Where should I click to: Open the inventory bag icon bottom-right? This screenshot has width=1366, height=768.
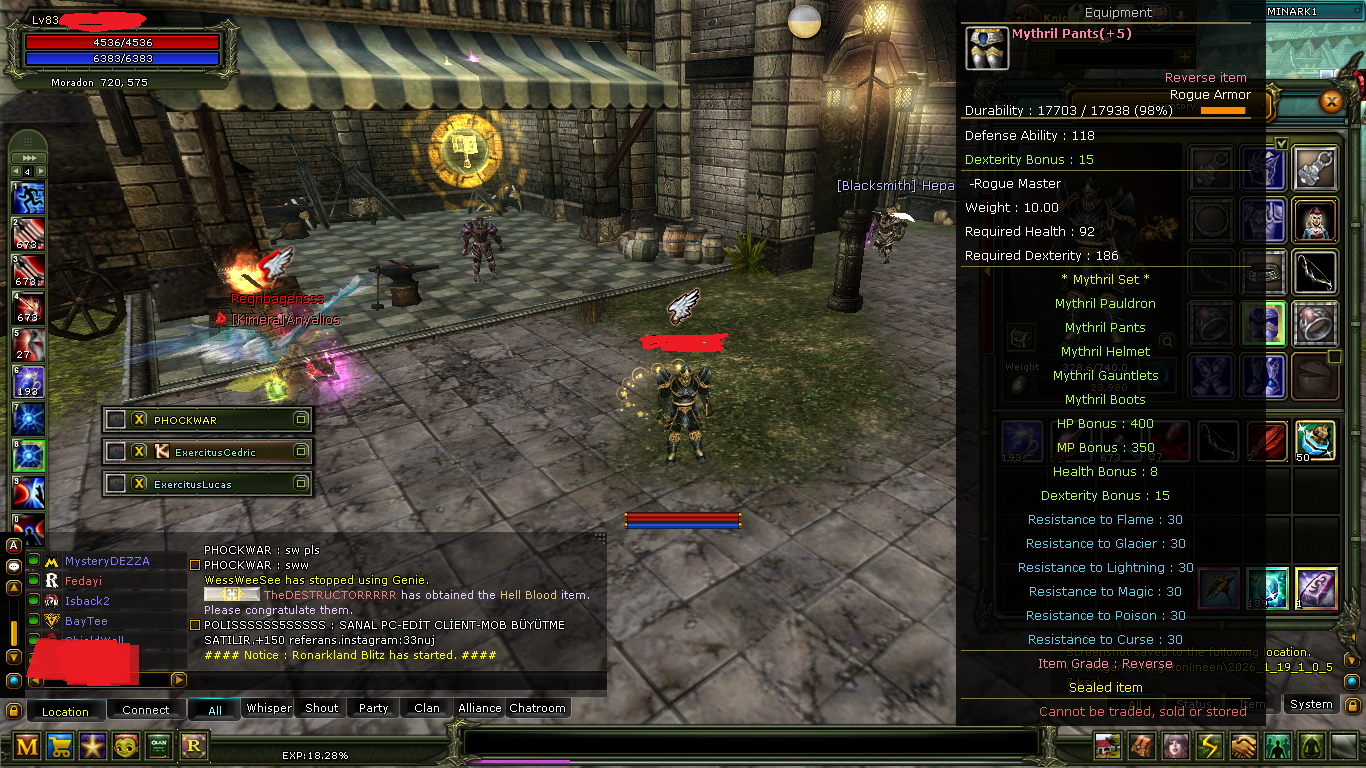tap(1141, 746)
